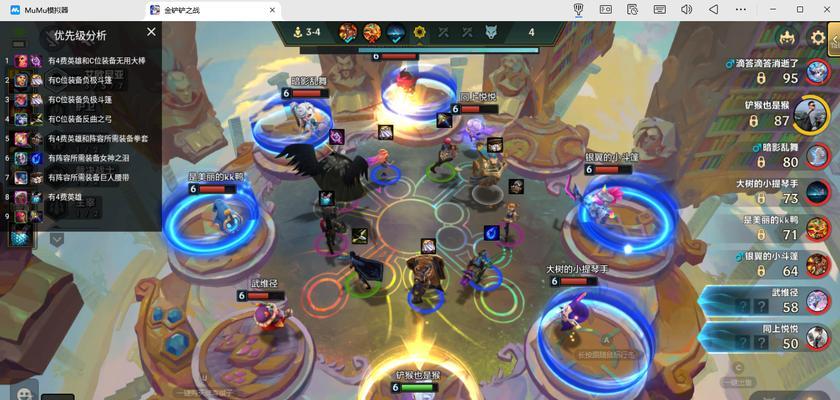Open the crown icon next to settings
This screenshot has height=400, width=840.
point(787,39)
